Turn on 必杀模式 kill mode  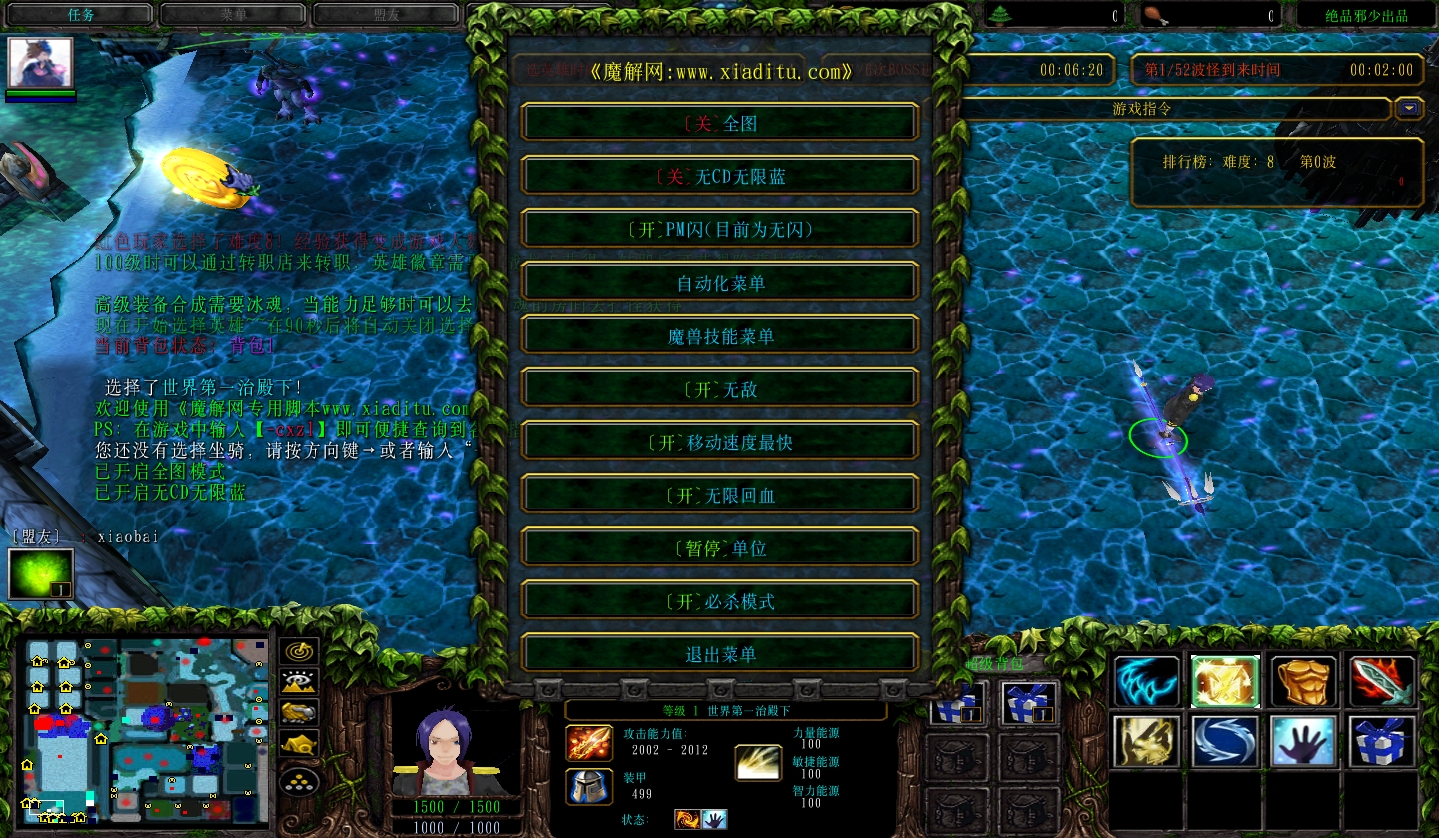tap(720, 601)
